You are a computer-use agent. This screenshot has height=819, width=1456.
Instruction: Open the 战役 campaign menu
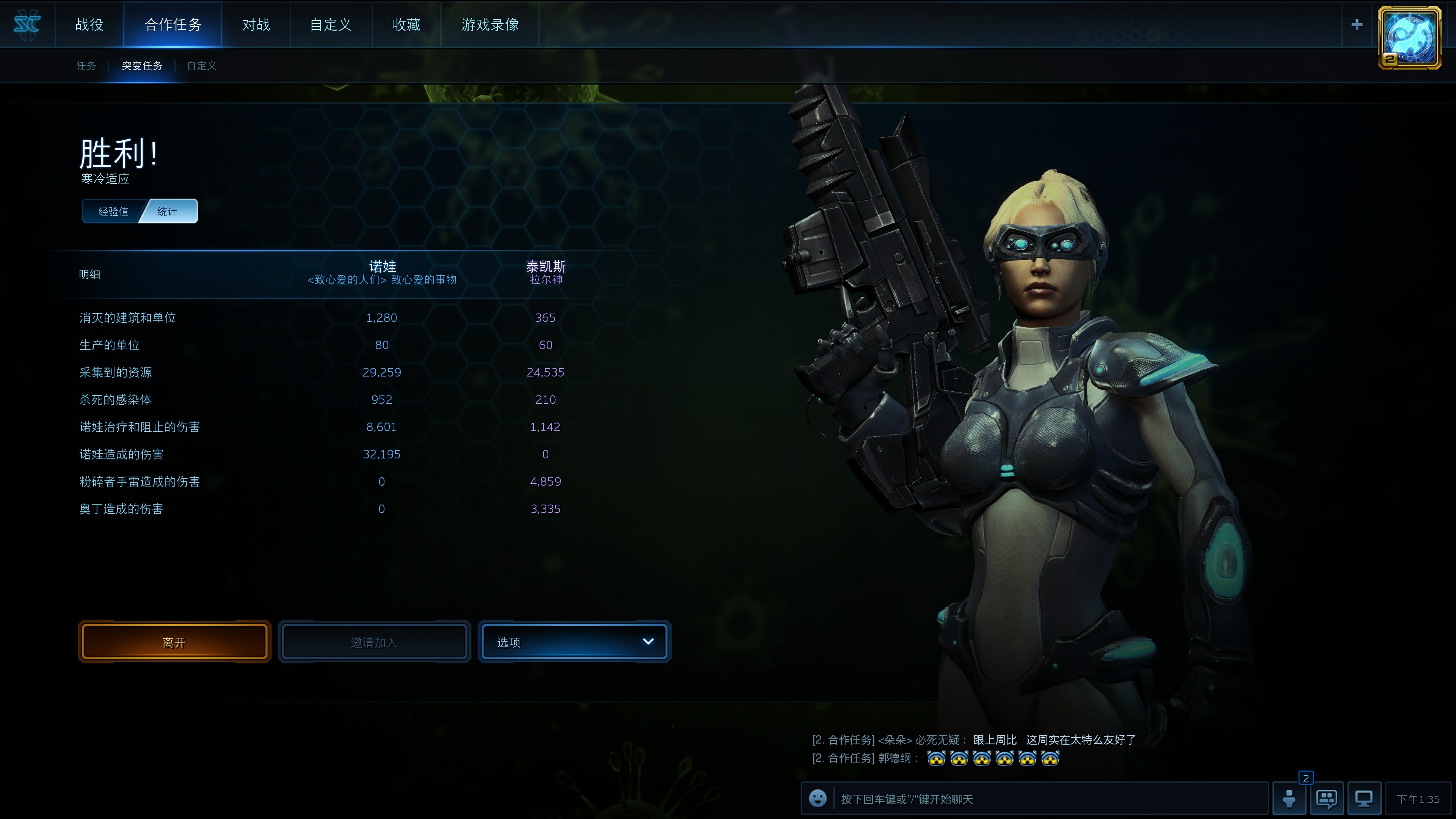(89, 24)
